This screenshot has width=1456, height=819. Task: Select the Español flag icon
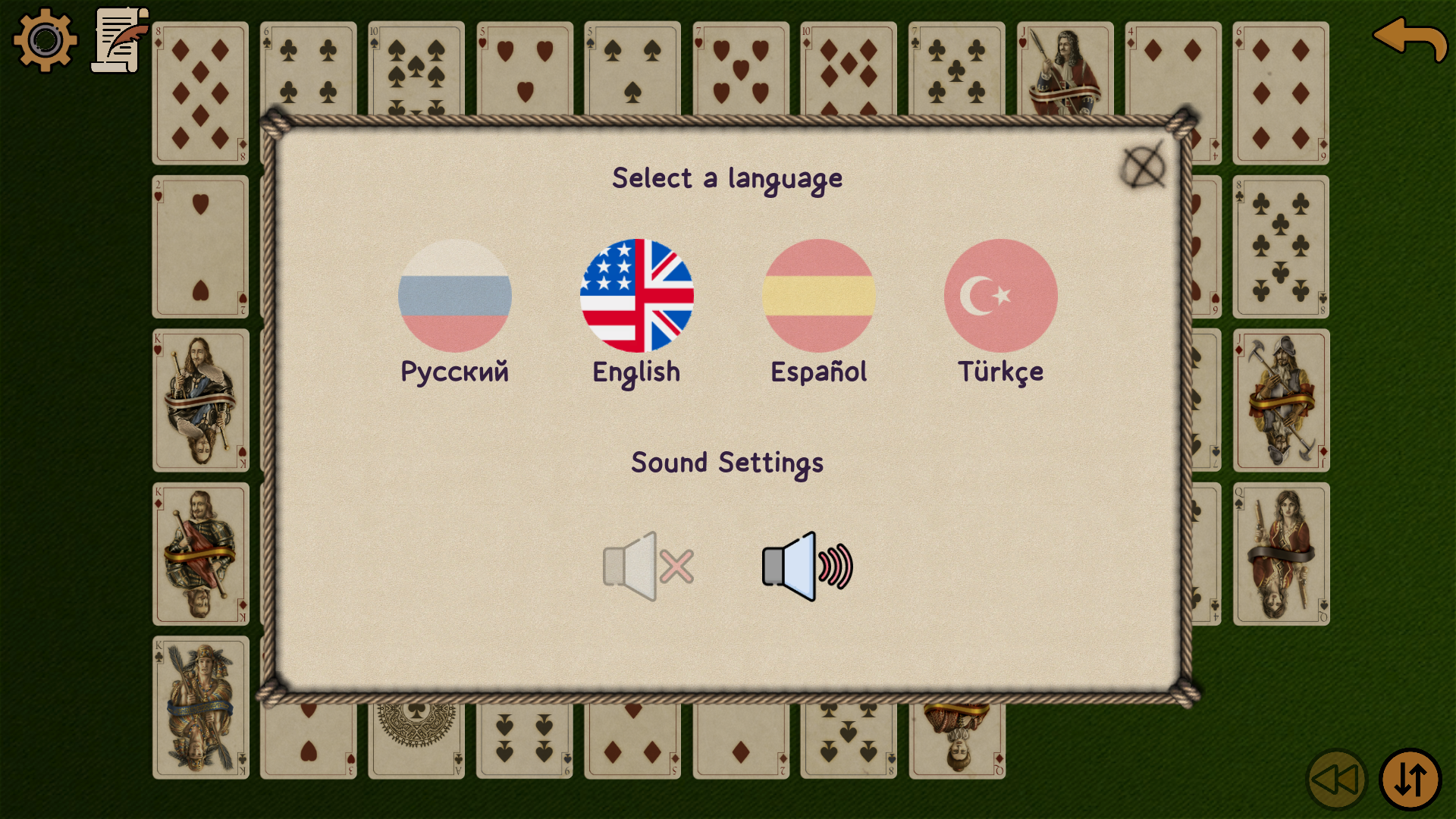tap(819, 296)
